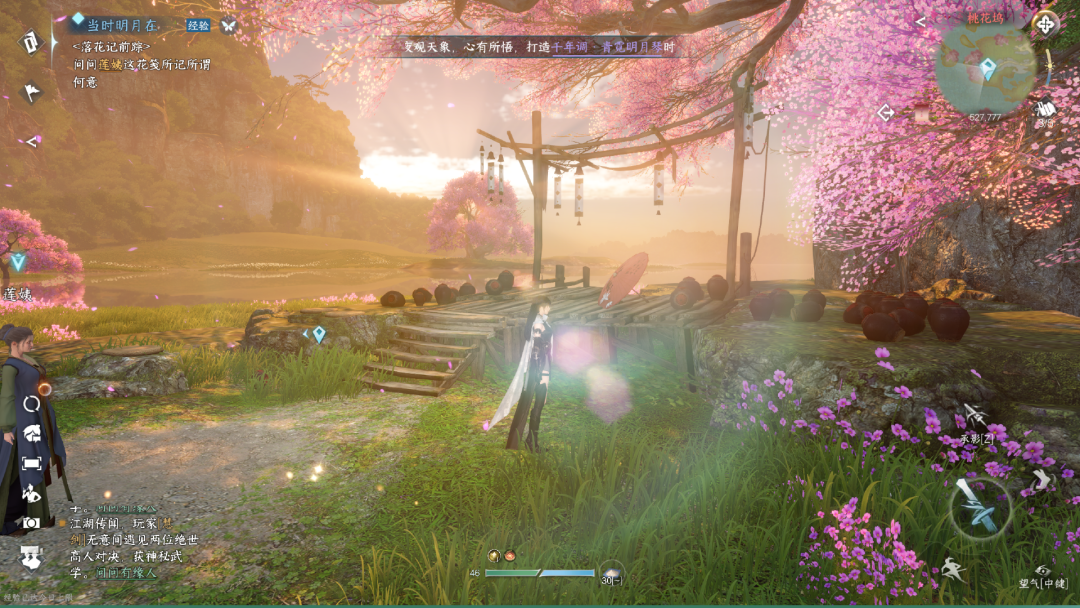Screen dimensions: 1080x608
Task: Click the 问问有缘人 link in chat
Action: point(125,574)
